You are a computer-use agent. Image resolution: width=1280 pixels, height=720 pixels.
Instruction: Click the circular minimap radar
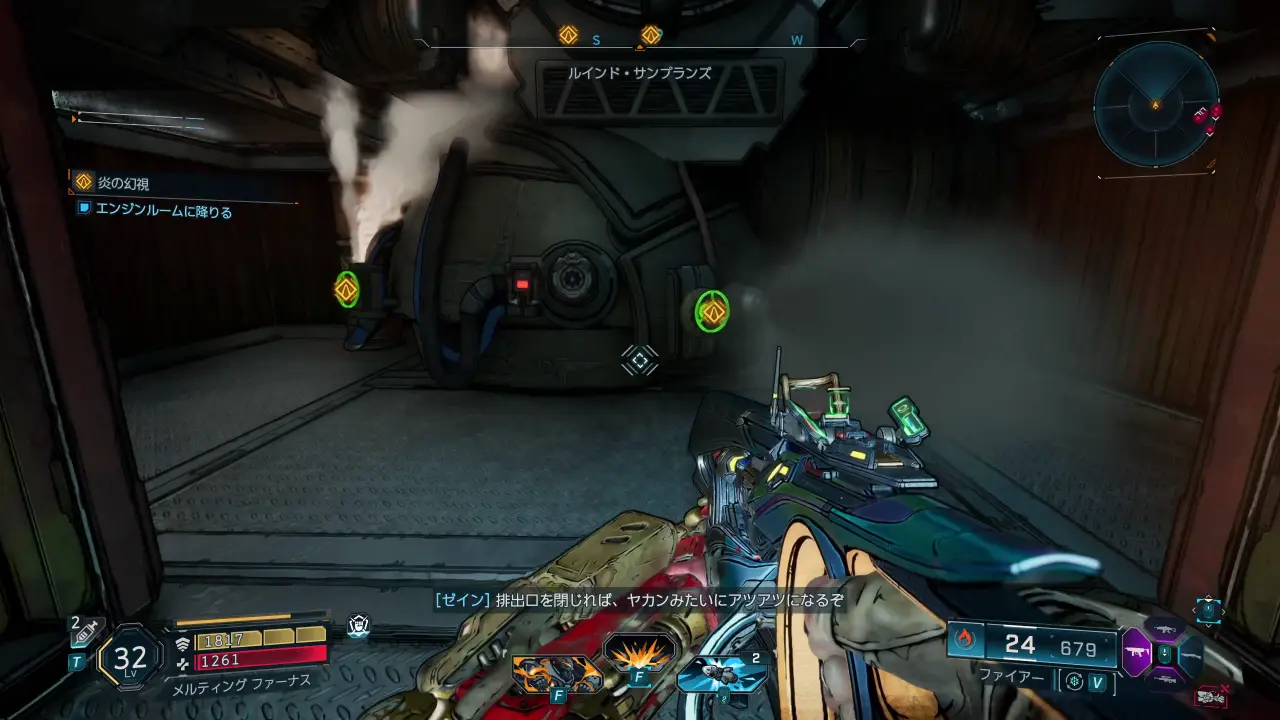(x=1155, y=103)
